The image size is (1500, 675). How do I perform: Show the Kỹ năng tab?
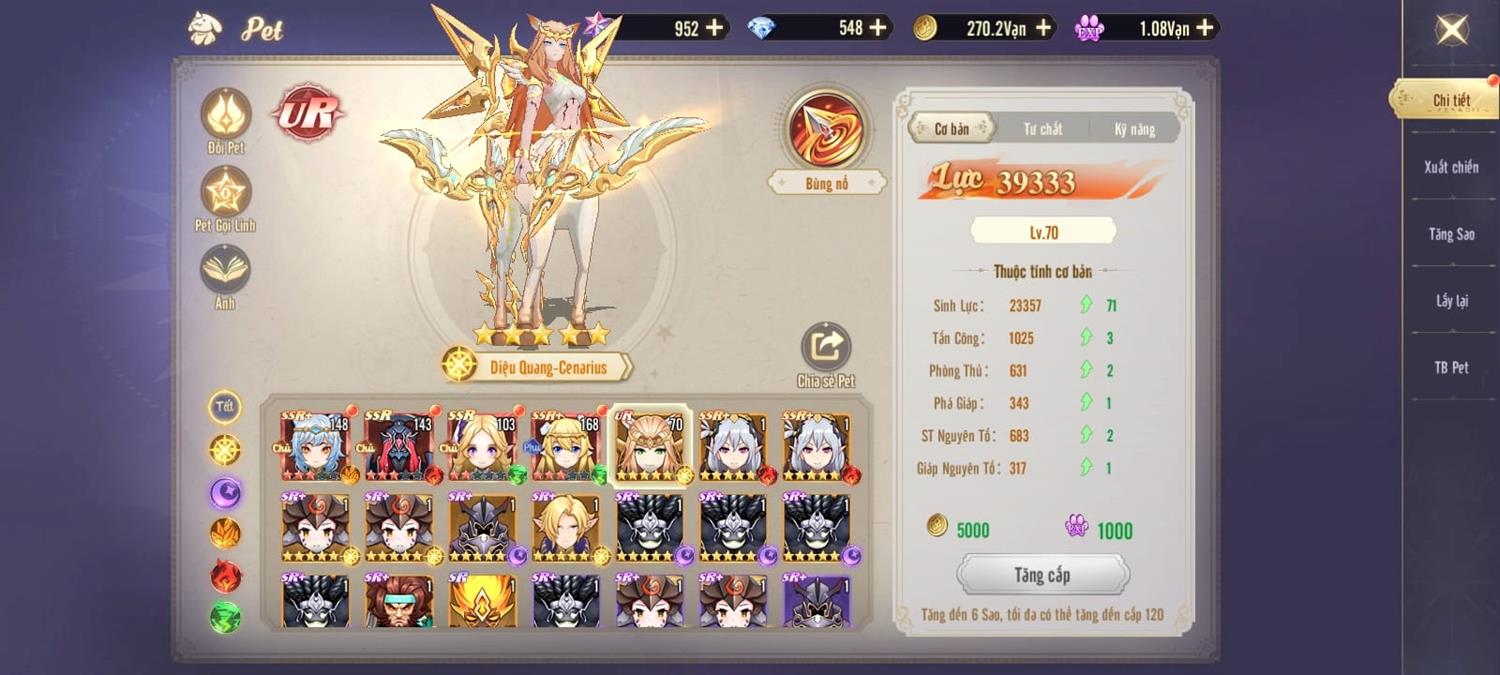point(1135,129)
